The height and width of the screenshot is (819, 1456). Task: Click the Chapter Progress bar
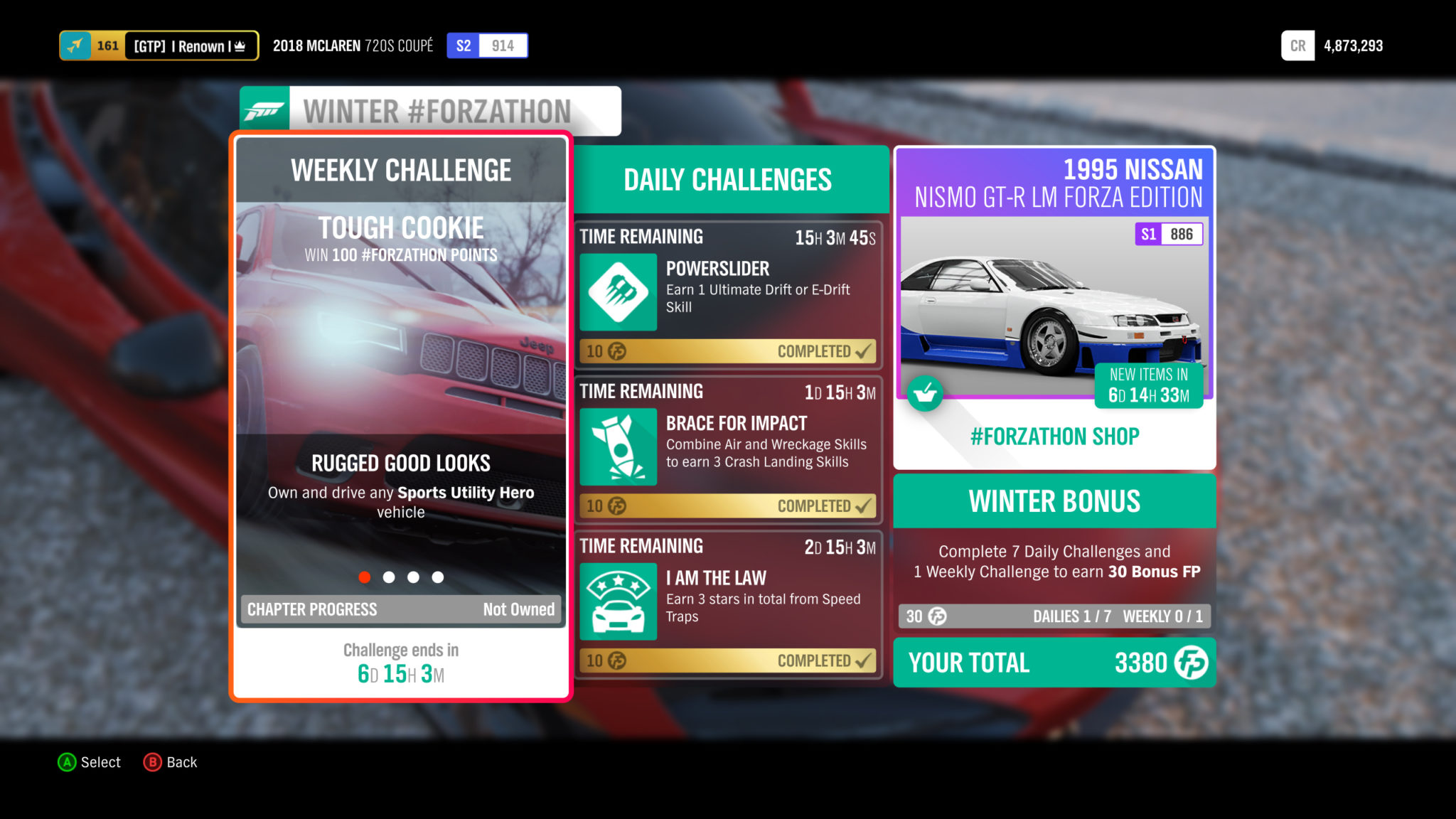click(400, 609)
